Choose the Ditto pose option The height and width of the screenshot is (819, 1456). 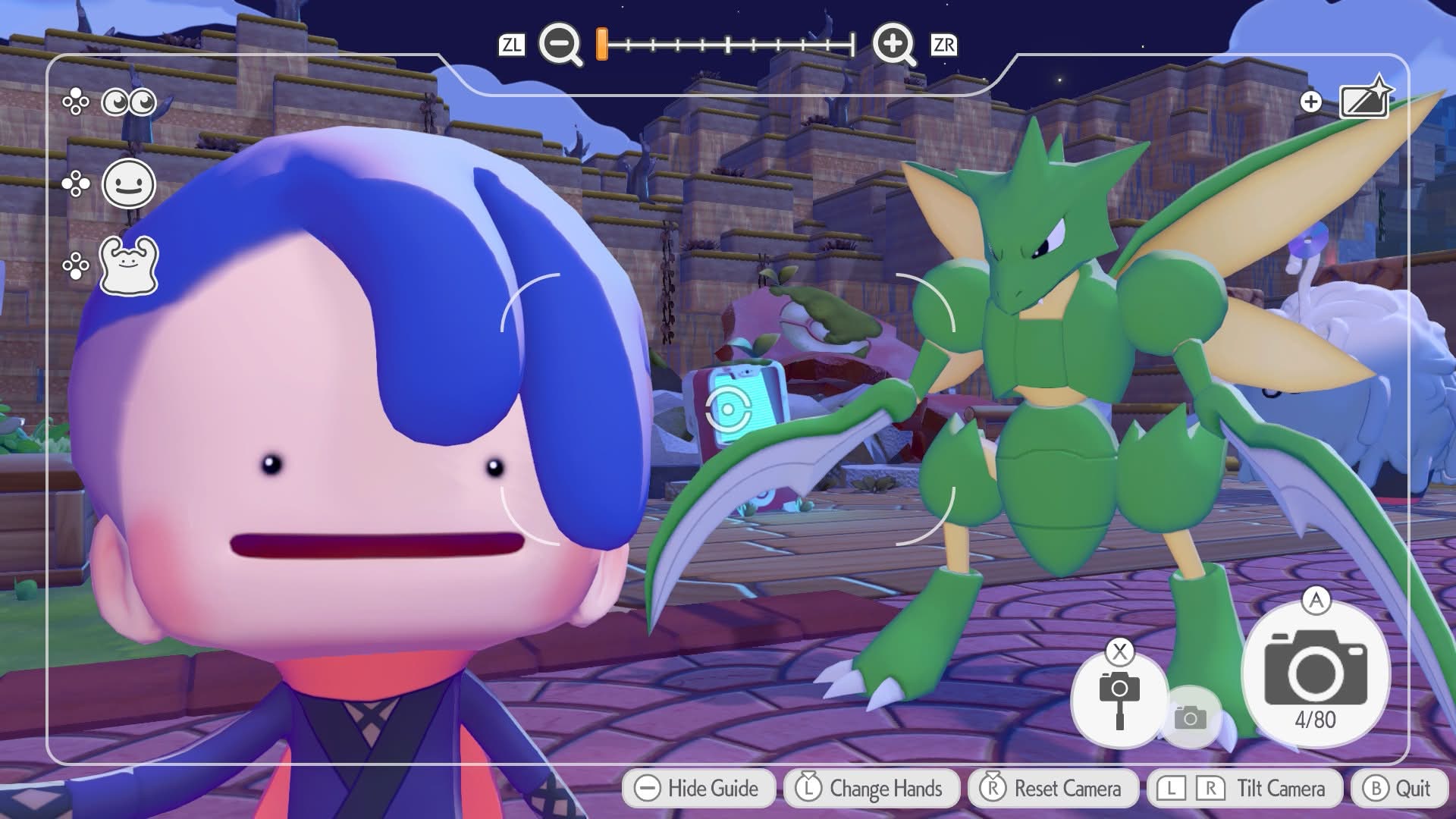pos(129,265)
